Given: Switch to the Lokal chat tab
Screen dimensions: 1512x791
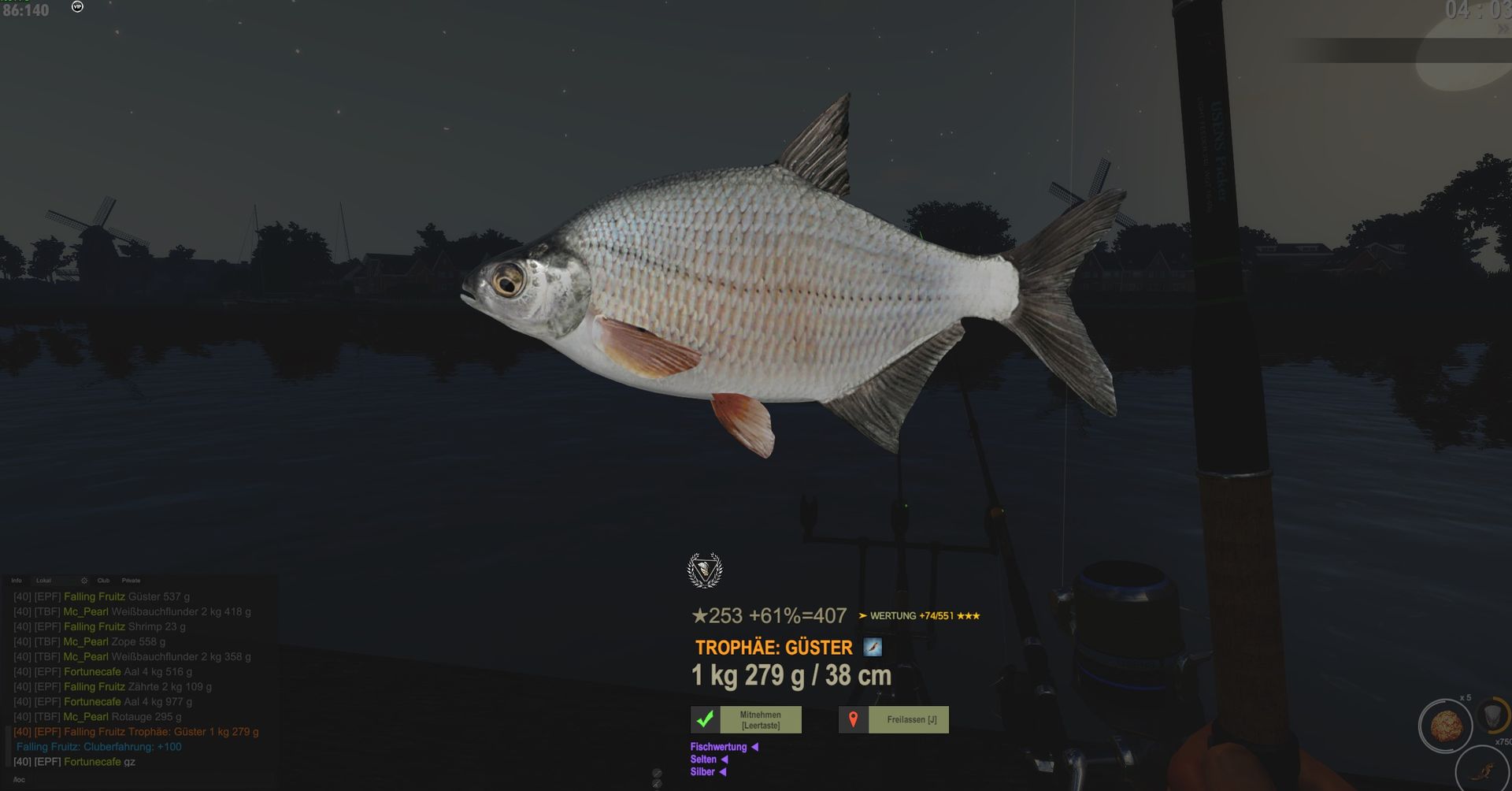Looking at the screenshot, I should click(43, 581).
